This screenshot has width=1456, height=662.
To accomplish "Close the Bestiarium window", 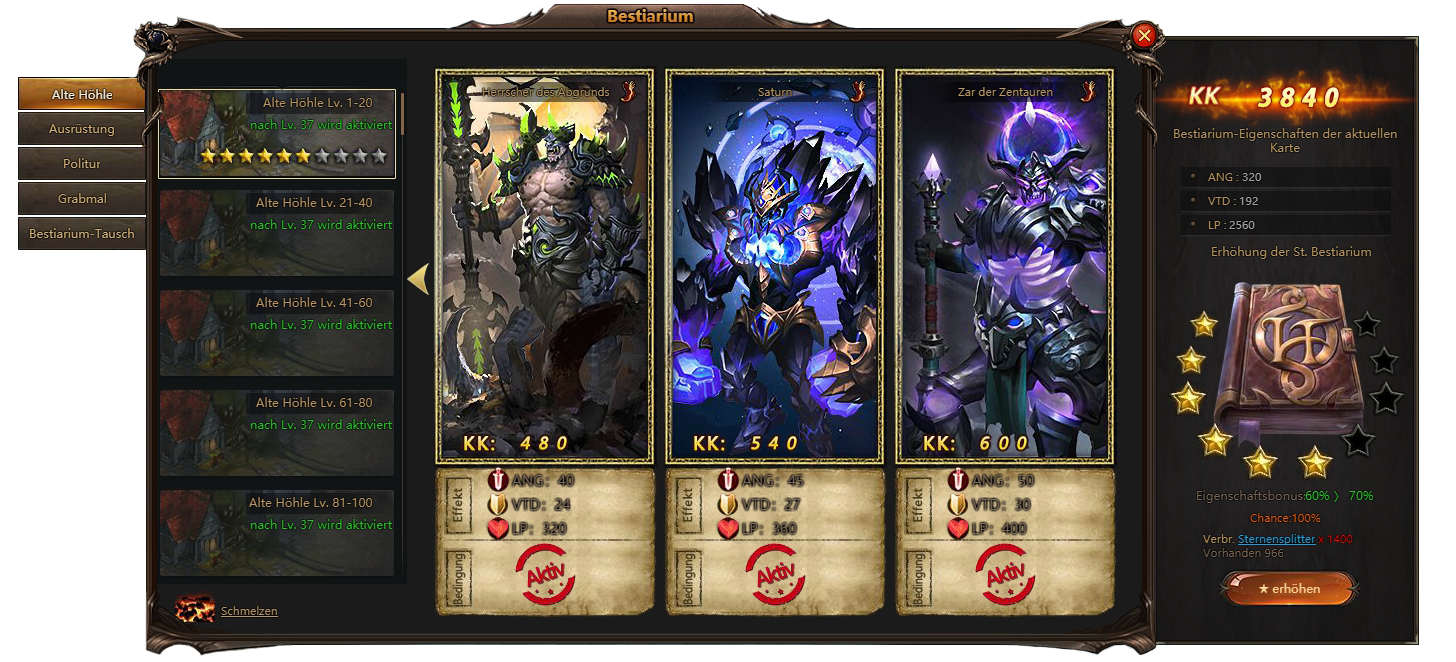I will tap(1145, 36).
